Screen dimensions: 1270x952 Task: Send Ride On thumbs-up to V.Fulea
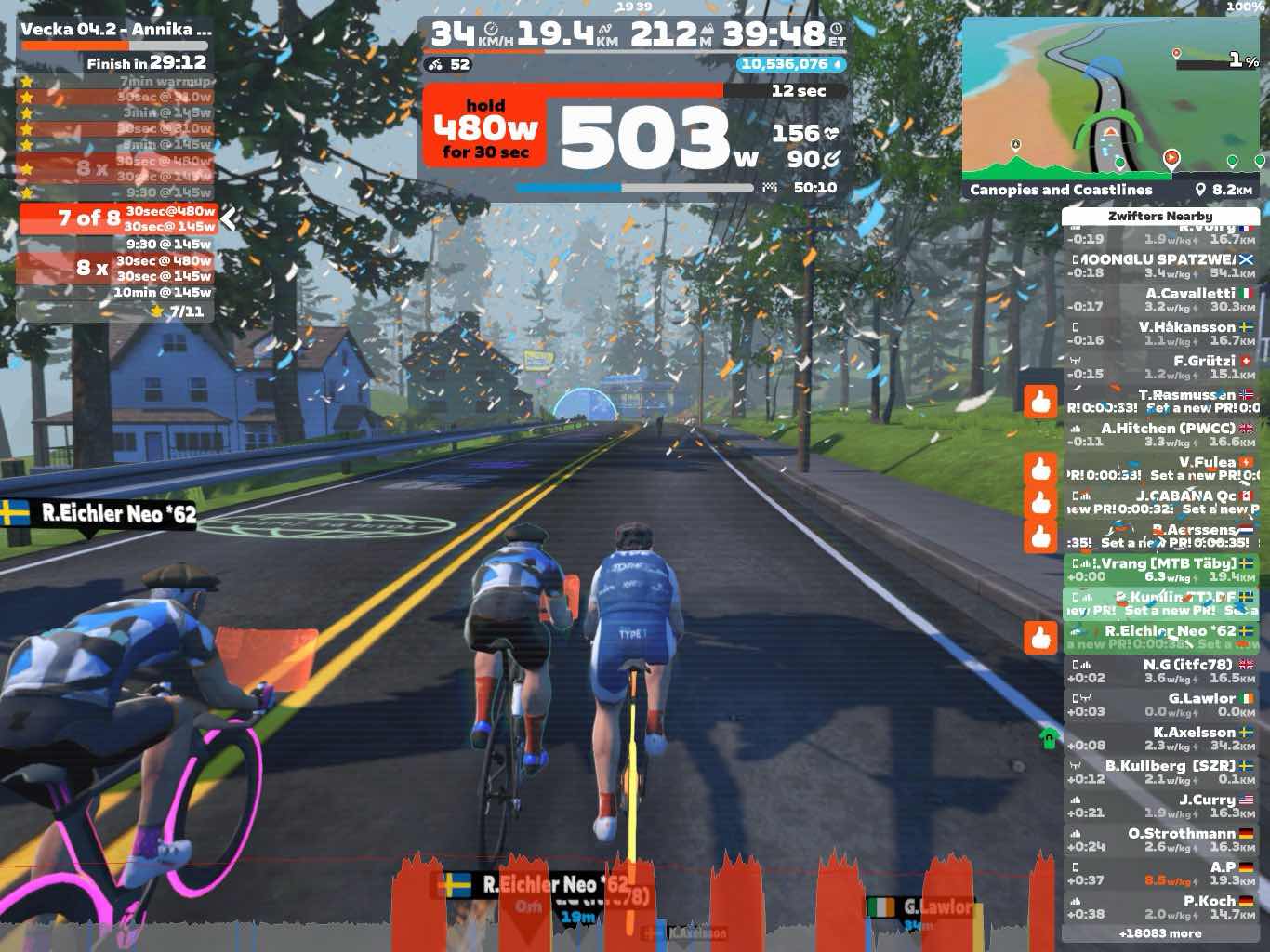click(1040, 469)
